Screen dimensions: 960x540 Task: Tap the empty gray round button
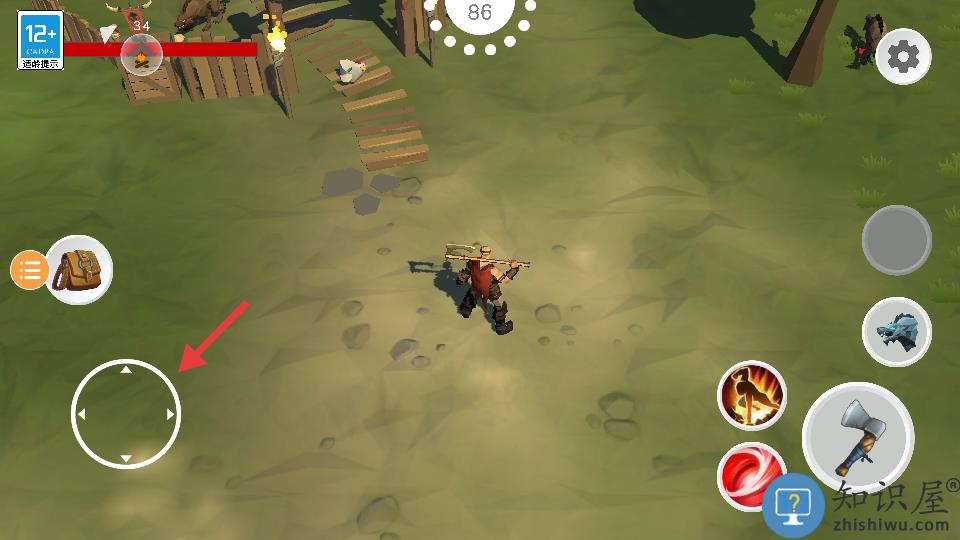click(x=896, y=240)
